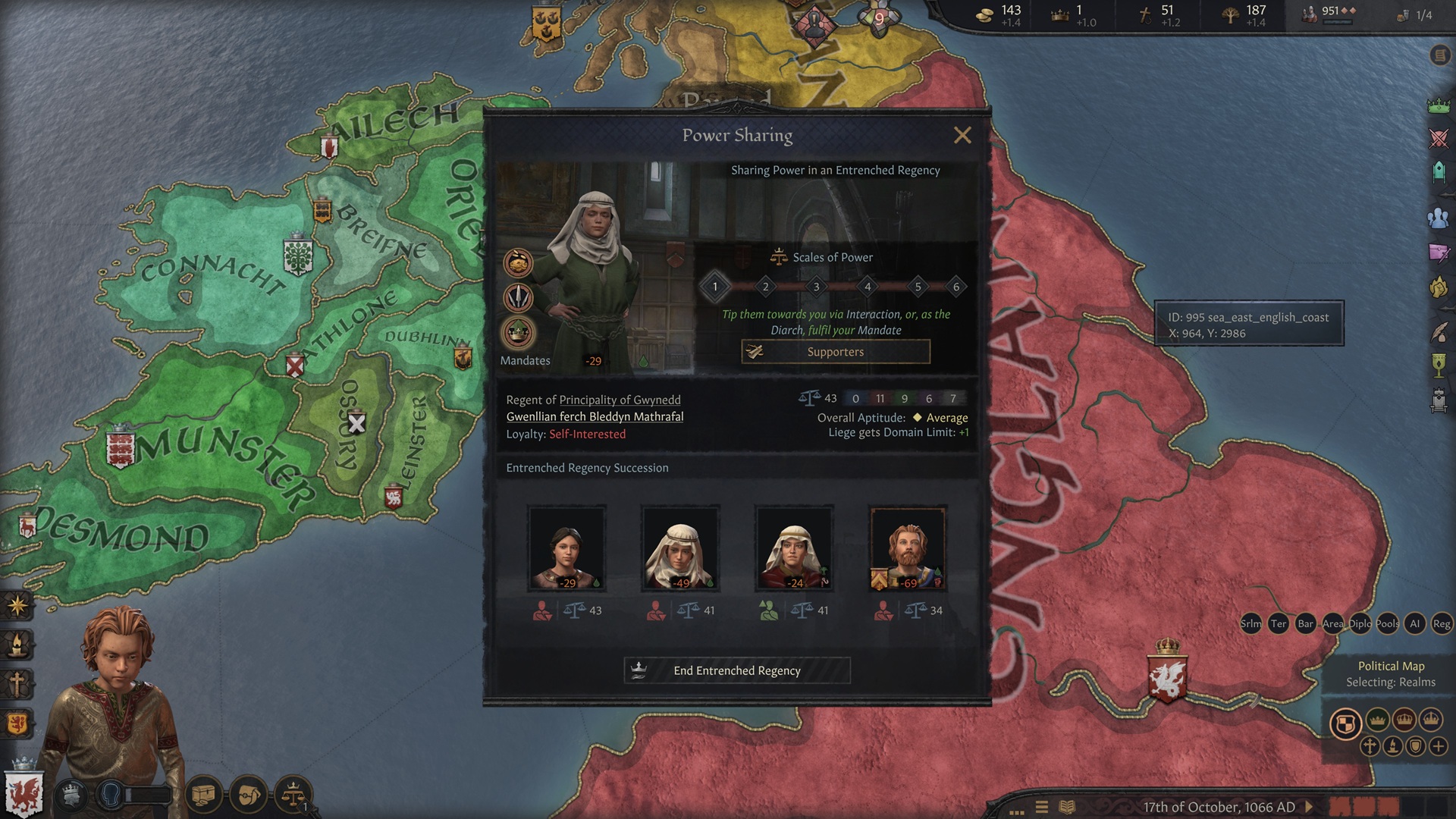Open the Court group-of-people menu
The width and height of the screenshot is (1456, 819).
pyautogui.click(x=1438, y=218)
